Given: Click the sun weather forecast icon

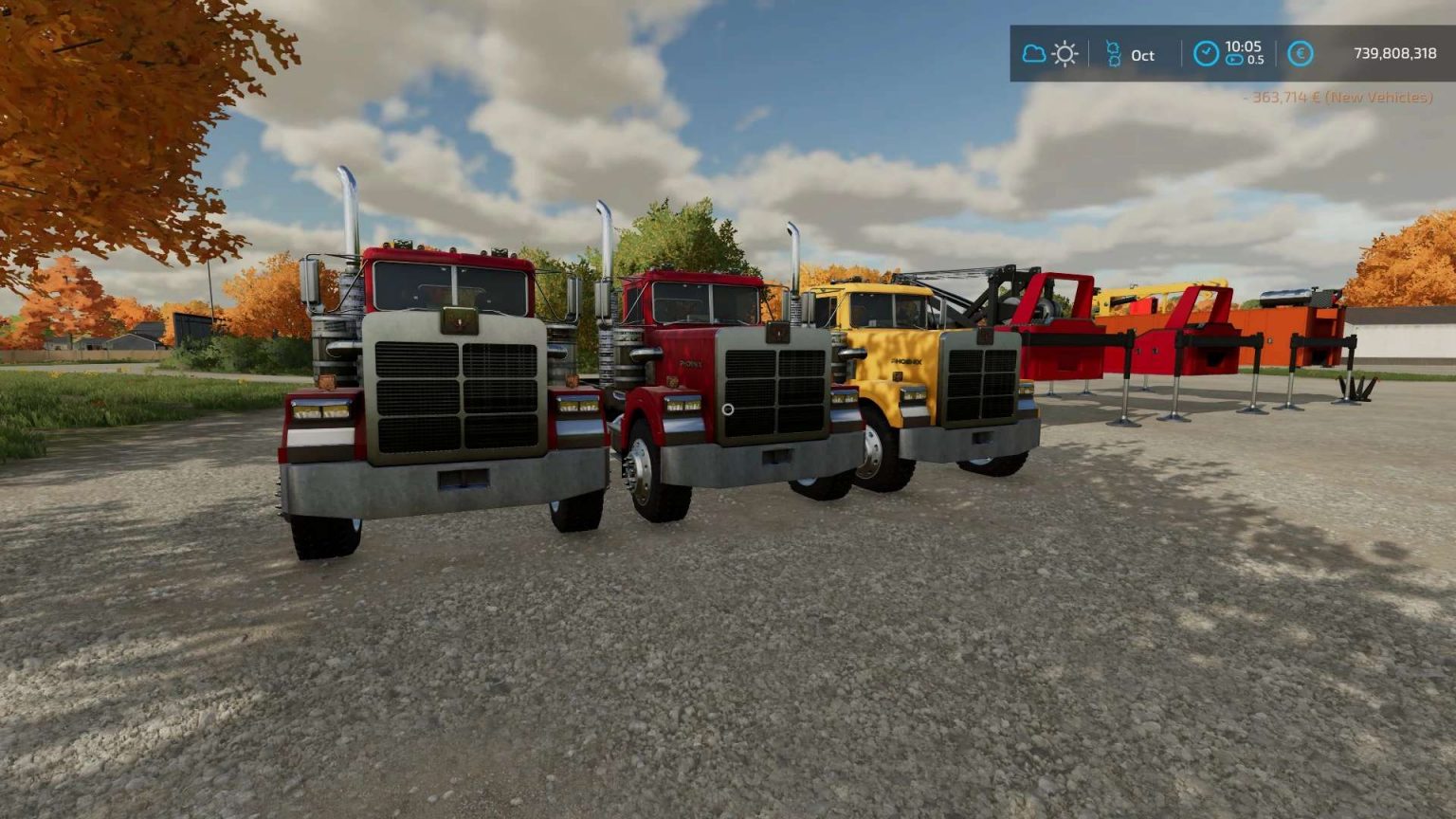Looking at the screenshot, I should tap(1065, 53).
